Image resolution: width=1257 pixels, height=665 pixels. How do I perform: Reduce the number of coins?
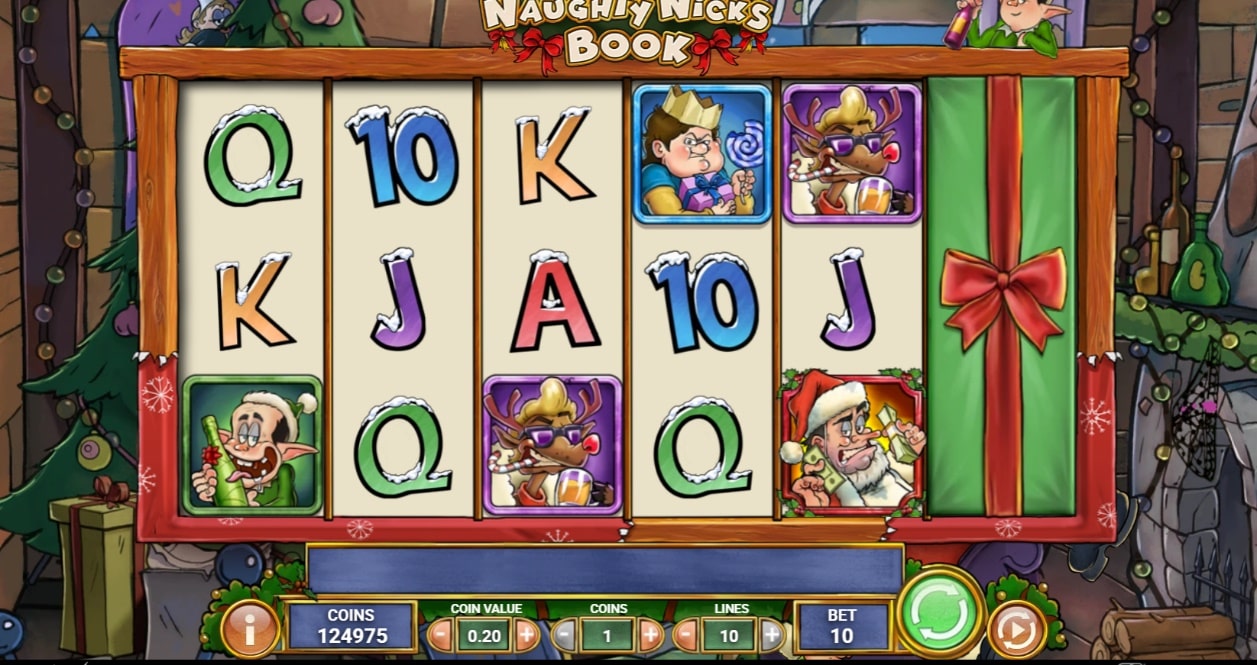[565, 634]
